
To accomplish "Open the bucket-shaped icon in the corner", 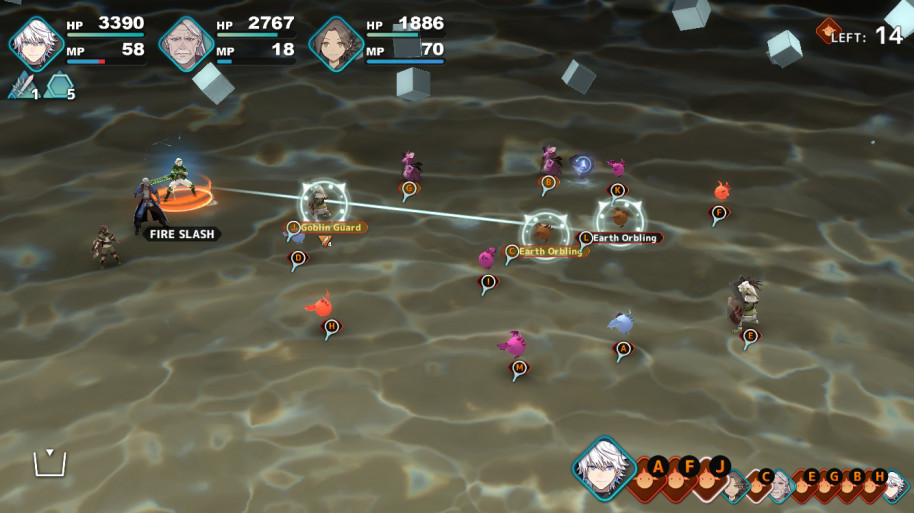I will click(49, 463).
